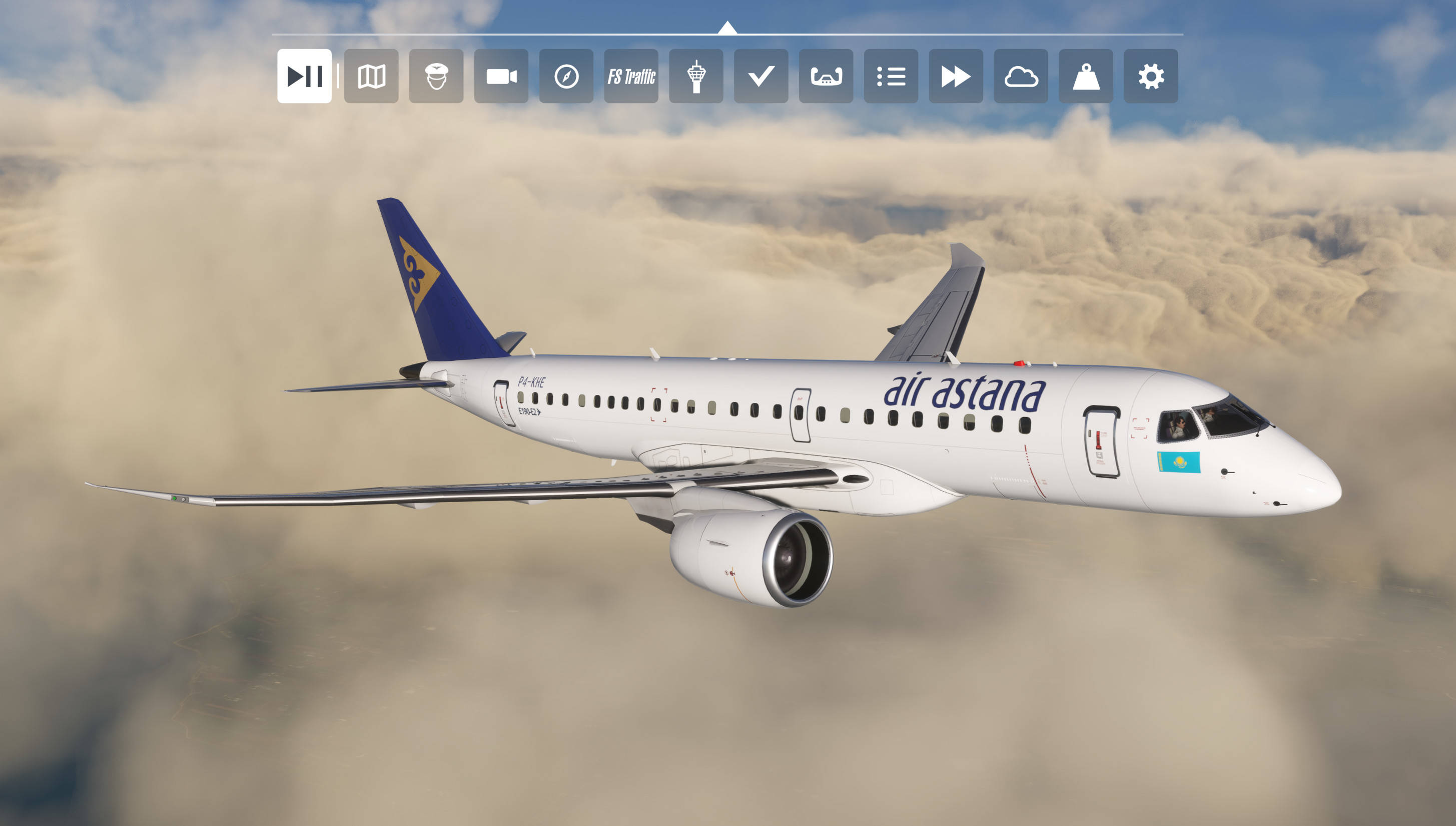This screenshot has width=1456, height=826.
Task: Open the navlog compass panel
Action: point(566,77)
